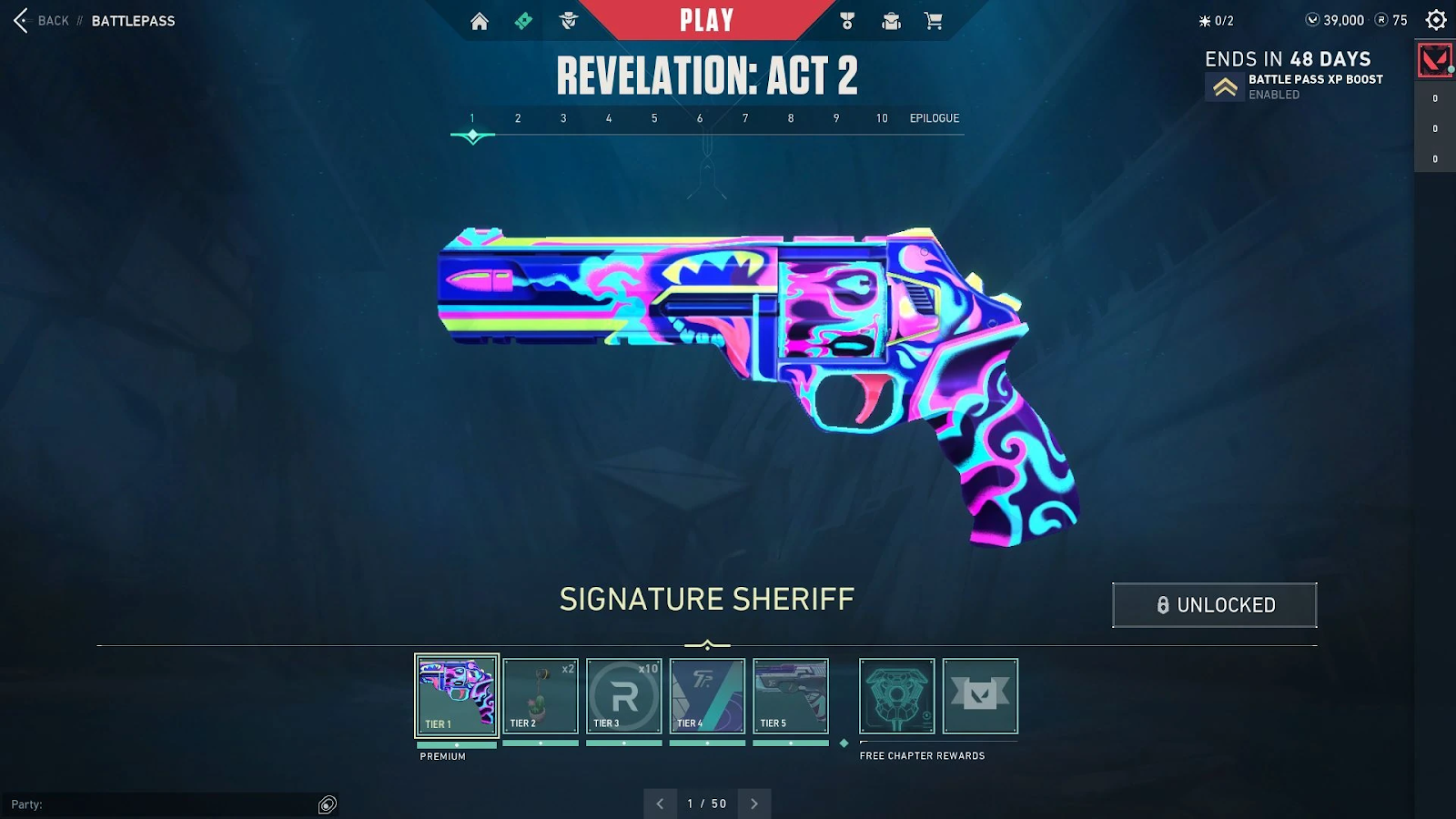Select the Tier 3 Radianite points reward

coord(624,696)
